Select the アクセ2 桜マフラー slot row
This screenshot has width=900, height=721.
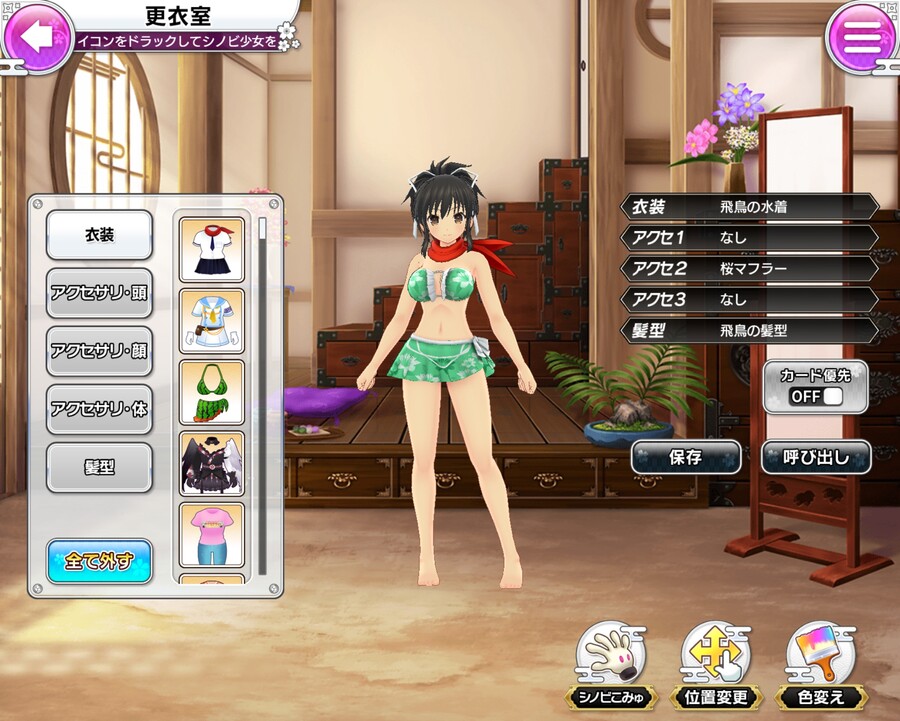750,269
